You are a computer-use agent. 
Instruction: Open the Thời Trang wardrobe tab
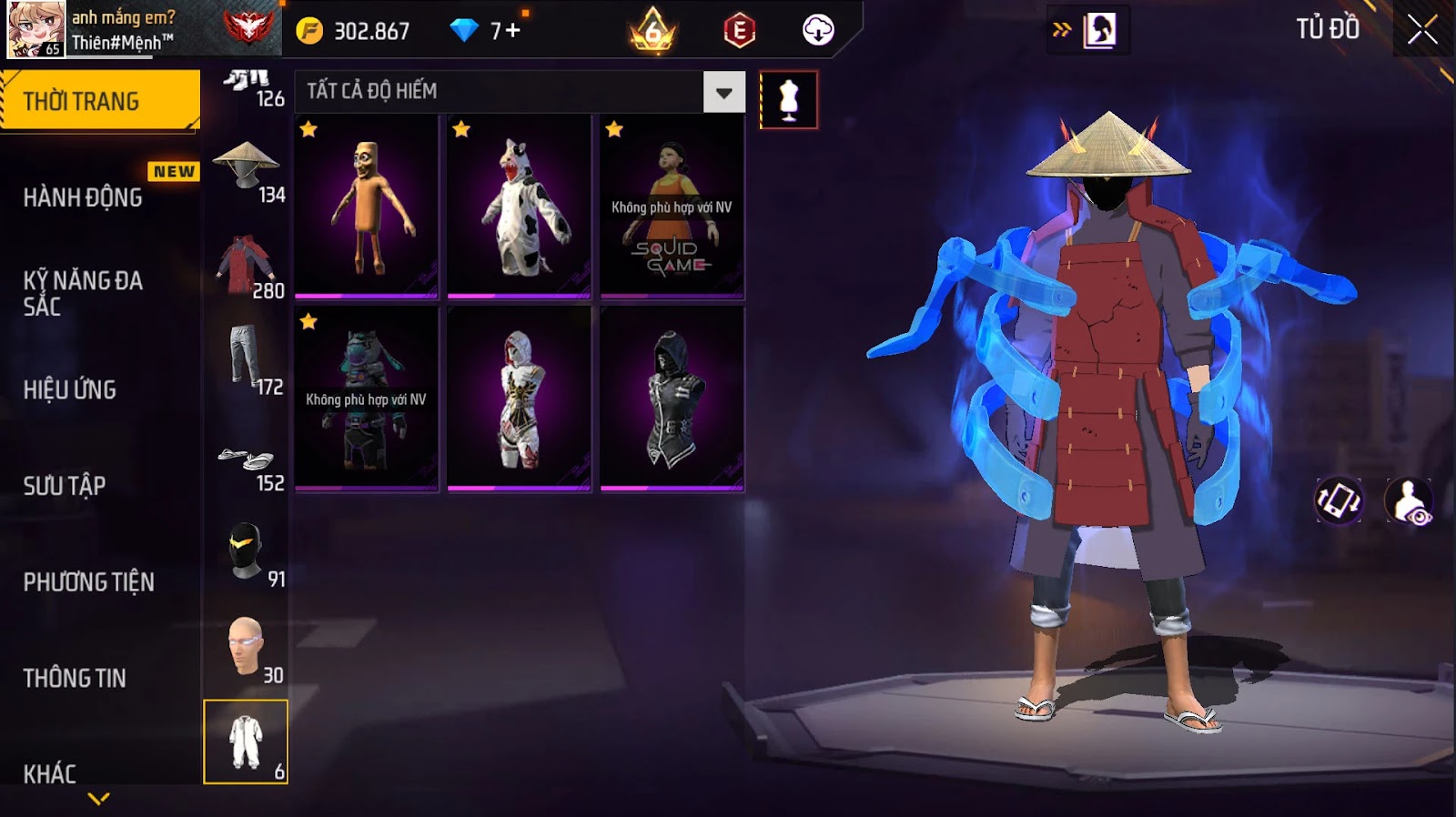(x=99, y=101)
